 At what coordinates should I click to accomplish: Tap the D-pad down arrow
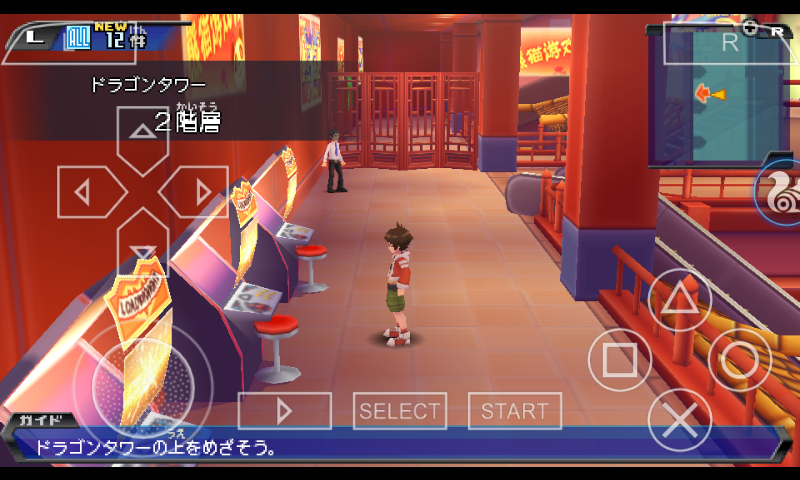click(x=143, y=245)
